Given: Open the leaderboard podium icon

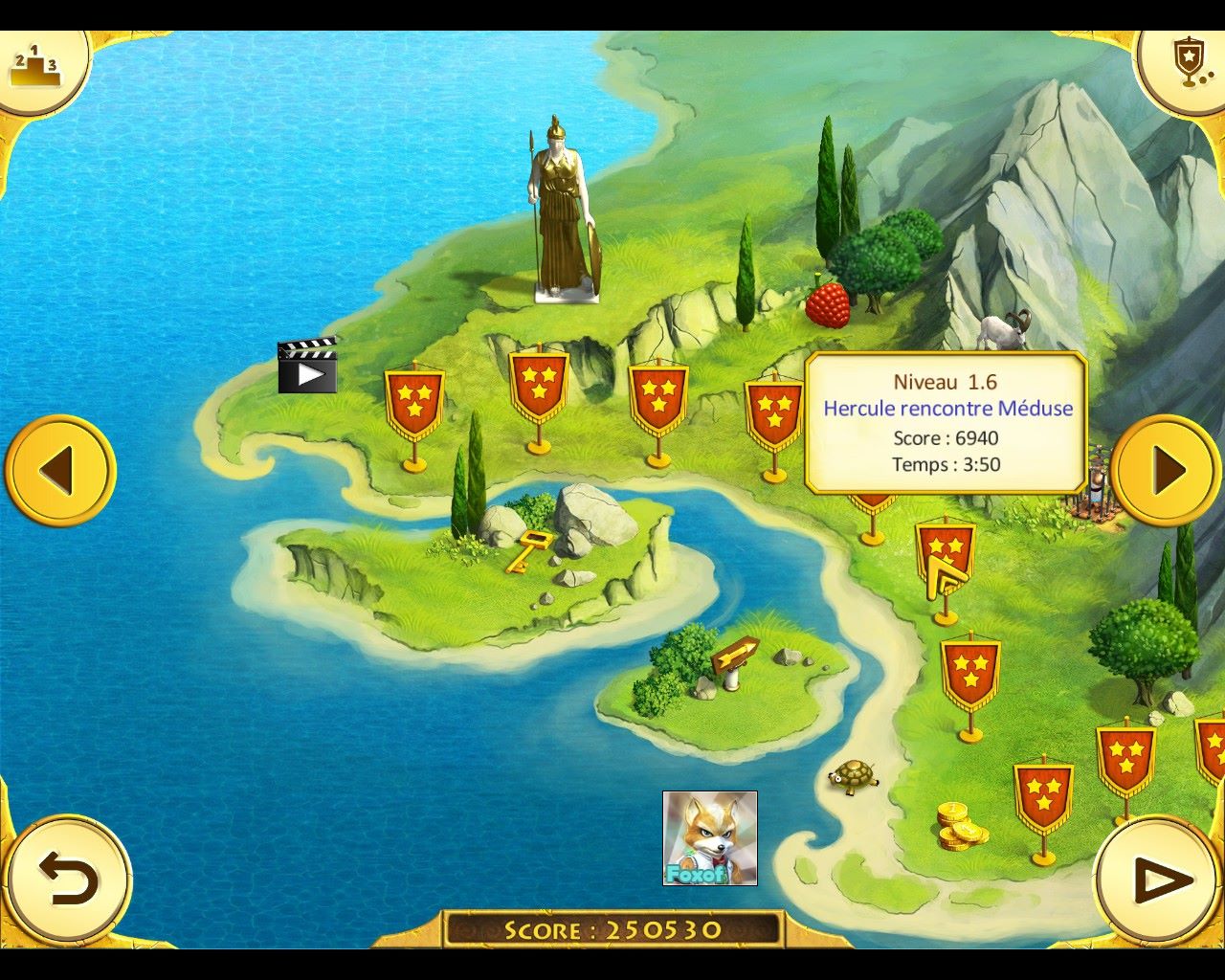Looking at the screenshot, I should [36, 67].
